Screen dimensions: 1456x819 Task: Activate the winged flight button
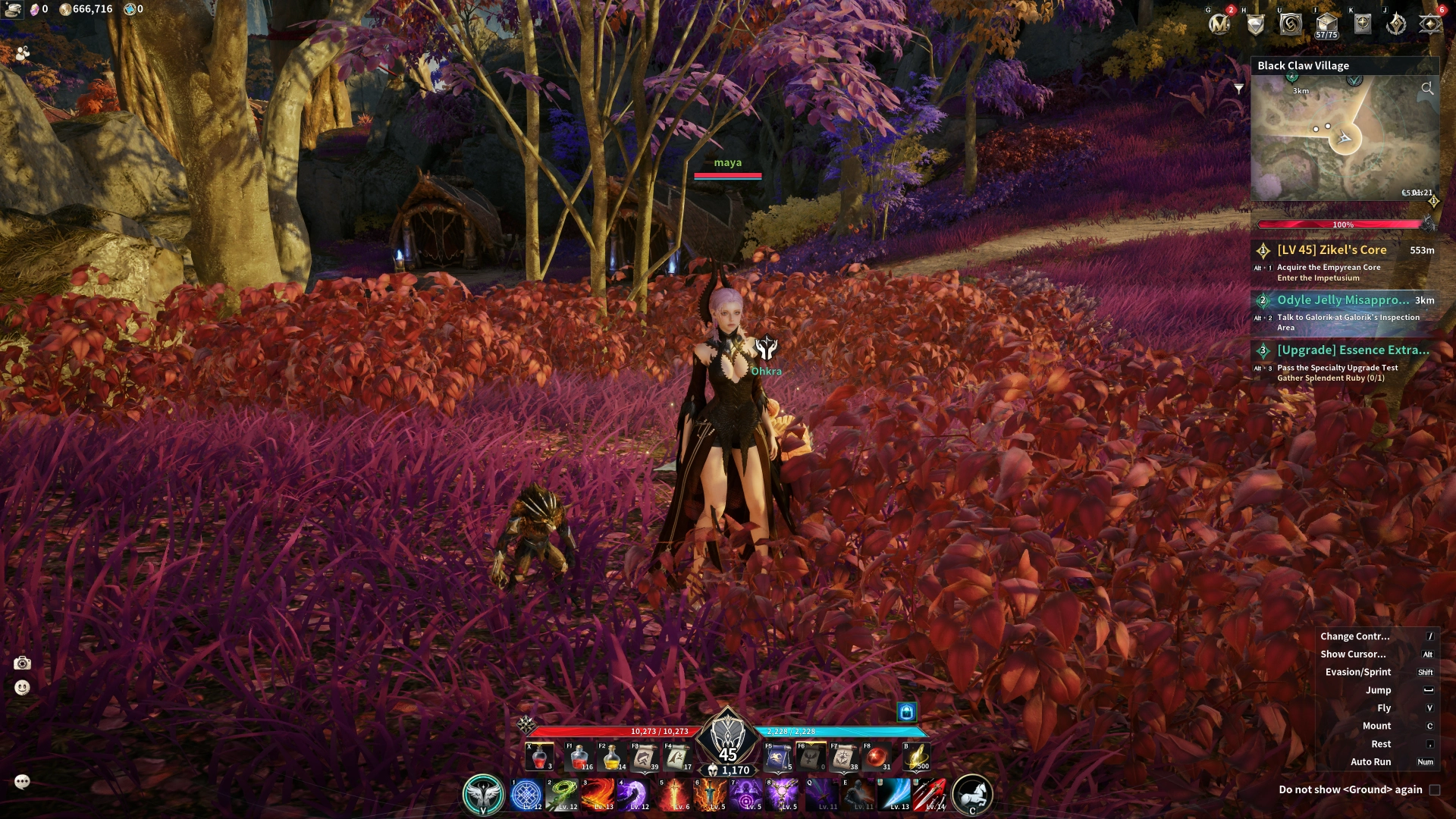pos(483,795)
